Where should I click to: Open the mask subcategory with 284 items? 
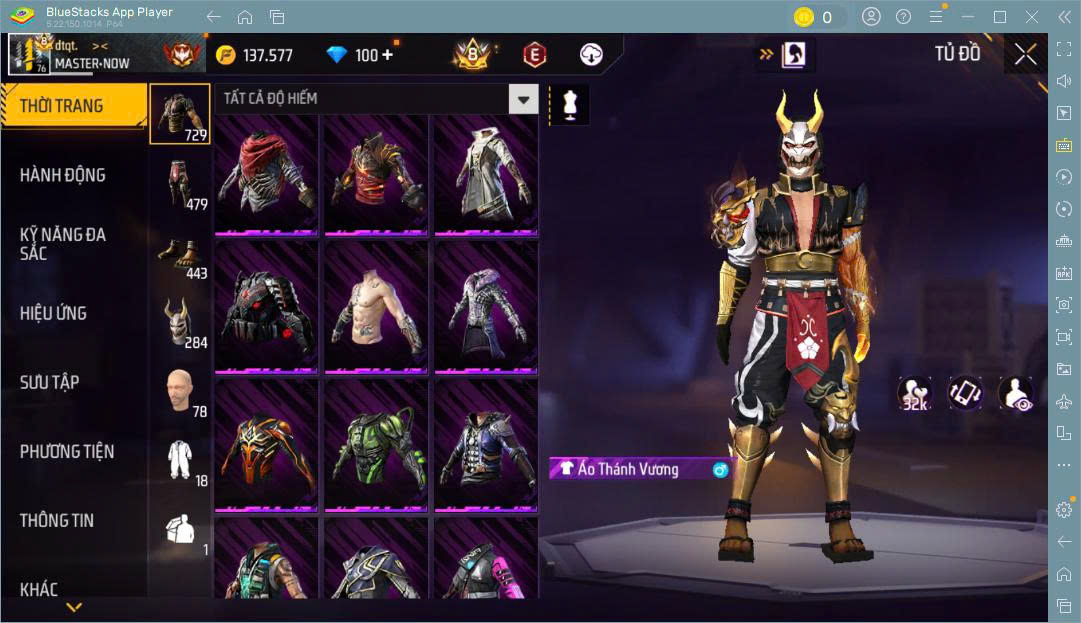[x=181, y=323]
